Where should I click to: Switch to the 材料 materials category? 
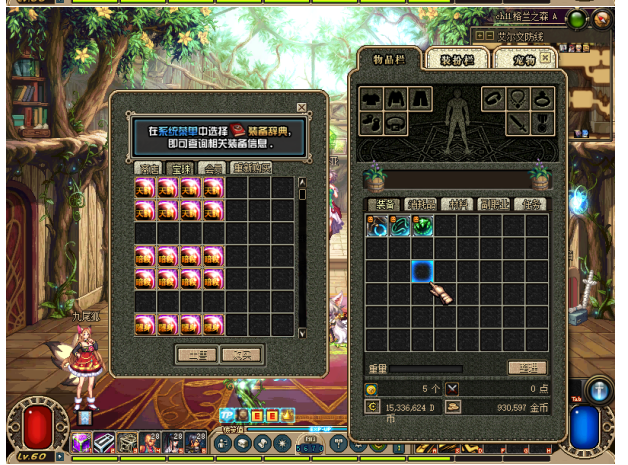pyautogui.click(x=458, y=204)
